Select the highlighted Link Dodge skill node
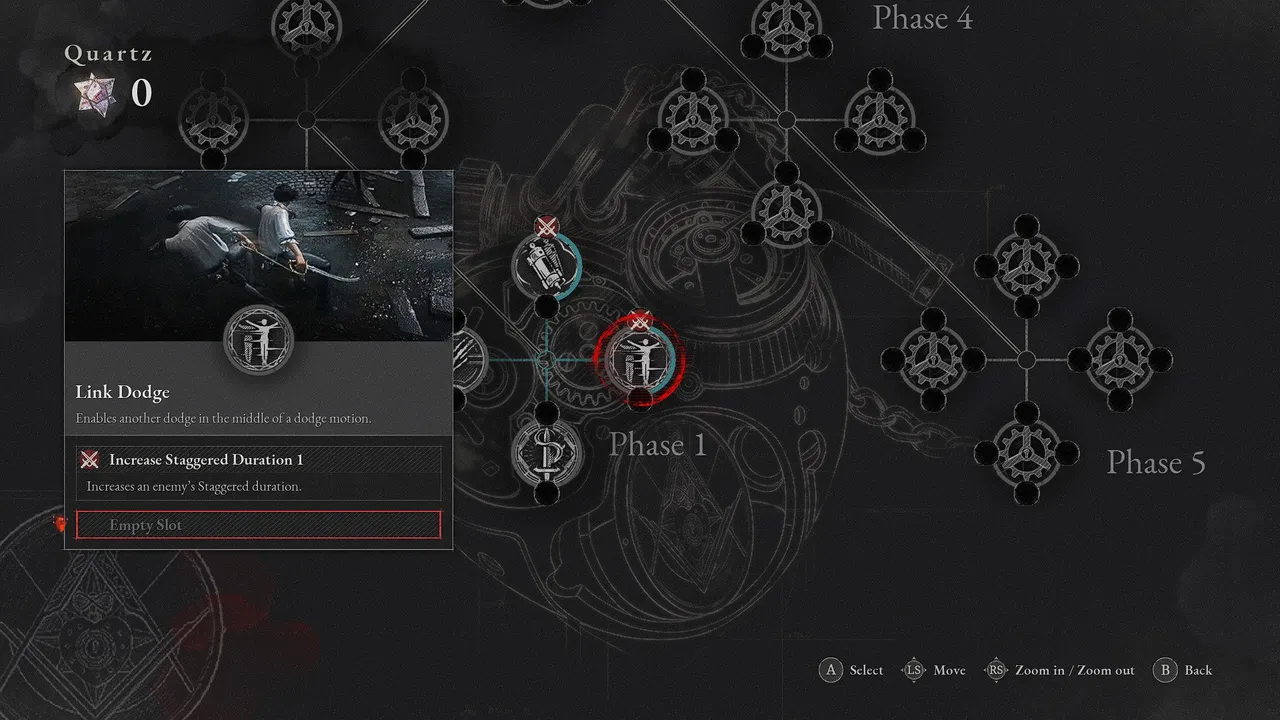Screen dimensions: 1280x720 638,360
